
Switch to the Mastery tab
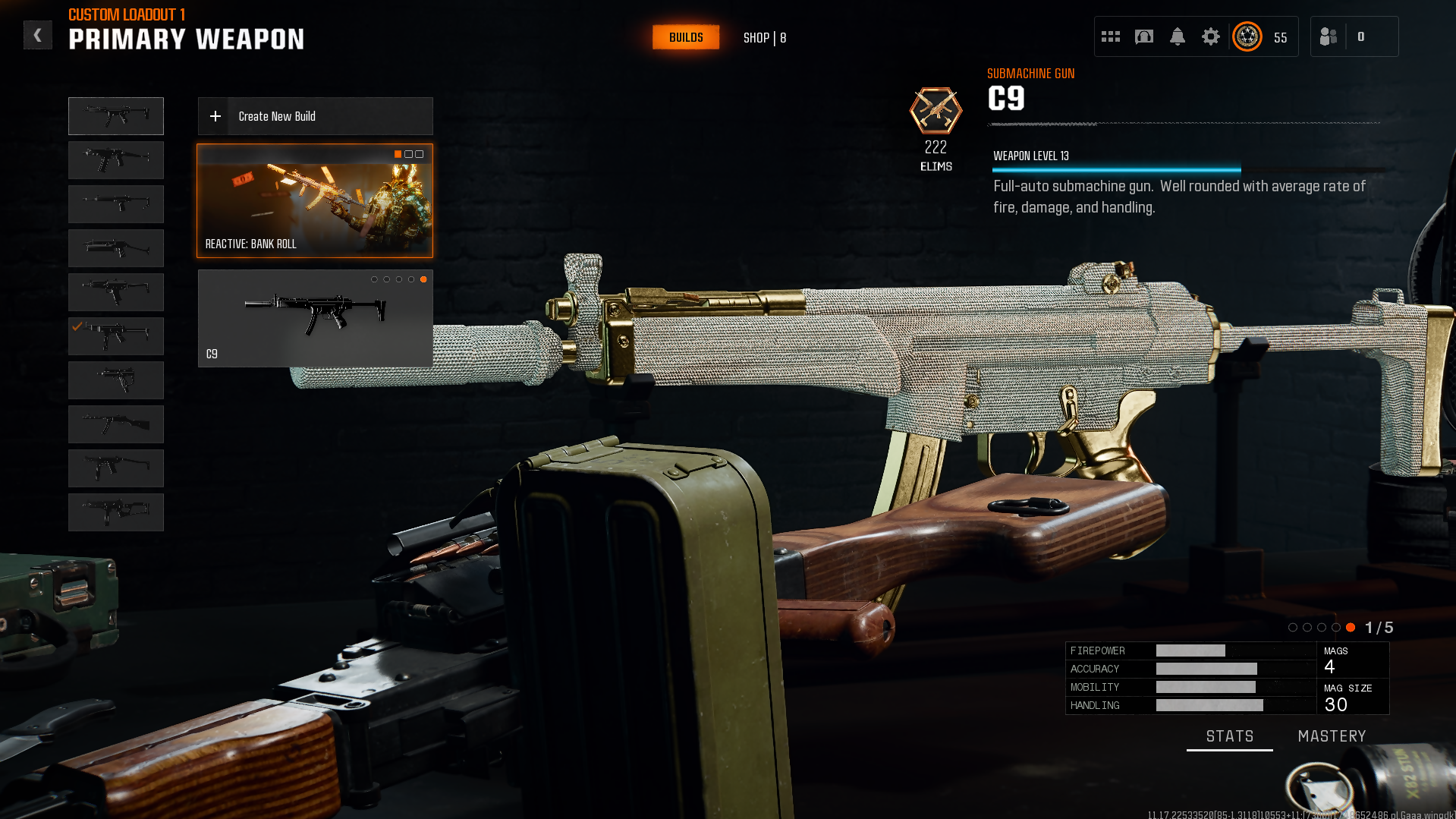coord(1332,736)
